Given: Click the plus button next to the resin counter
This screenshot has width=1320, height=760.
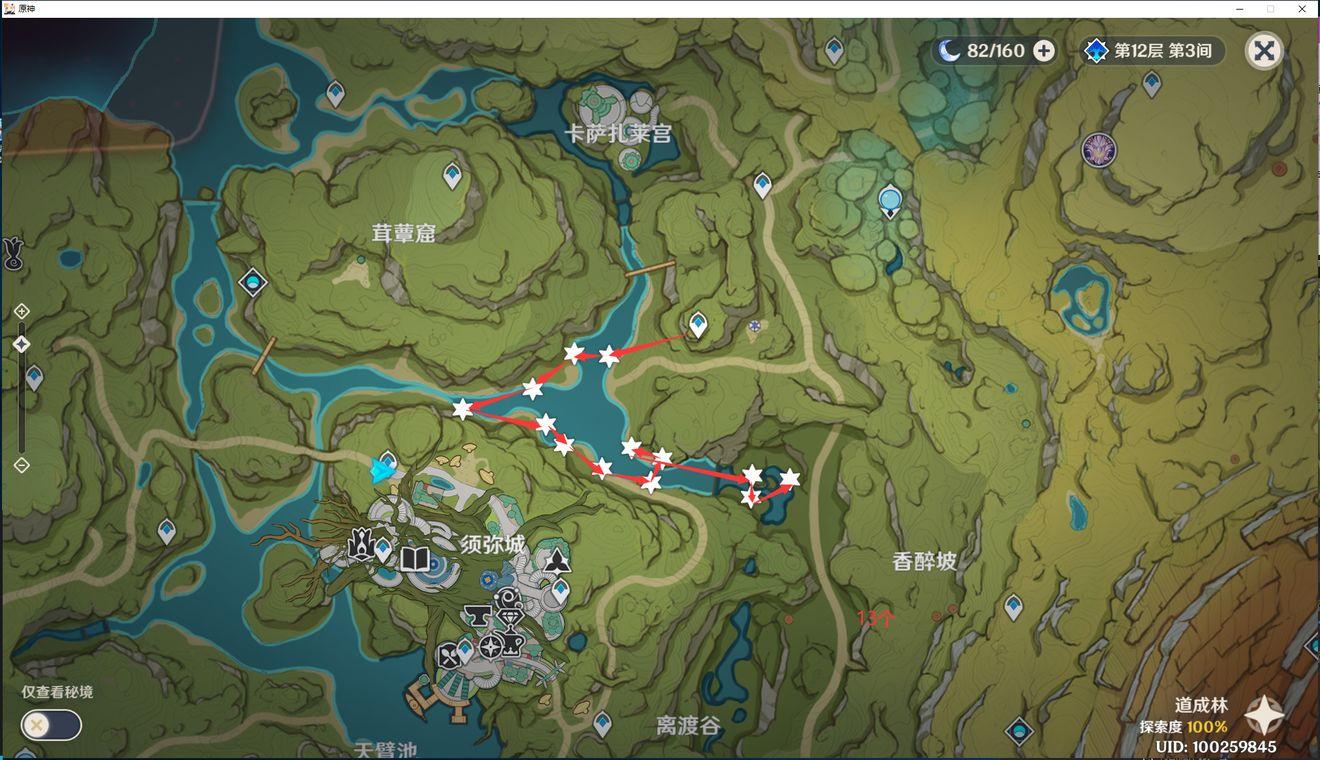Looking at the screenshot, I should 1043,50.
